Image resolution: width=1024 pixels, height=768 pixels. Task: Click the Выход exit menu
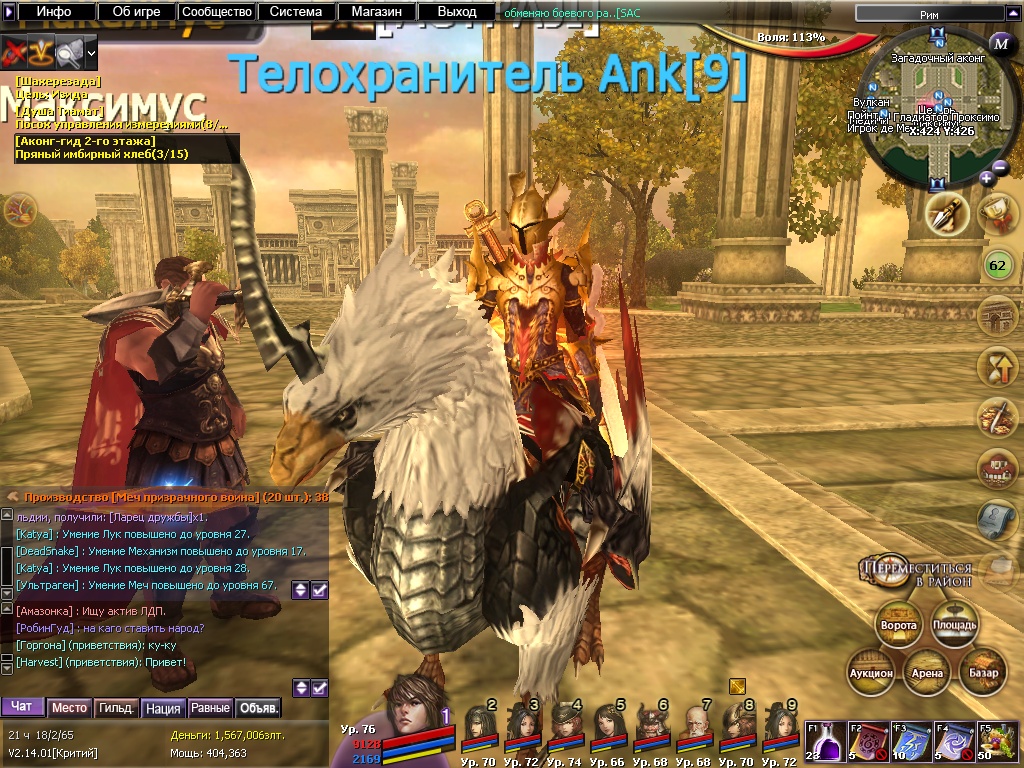point(457,12)
